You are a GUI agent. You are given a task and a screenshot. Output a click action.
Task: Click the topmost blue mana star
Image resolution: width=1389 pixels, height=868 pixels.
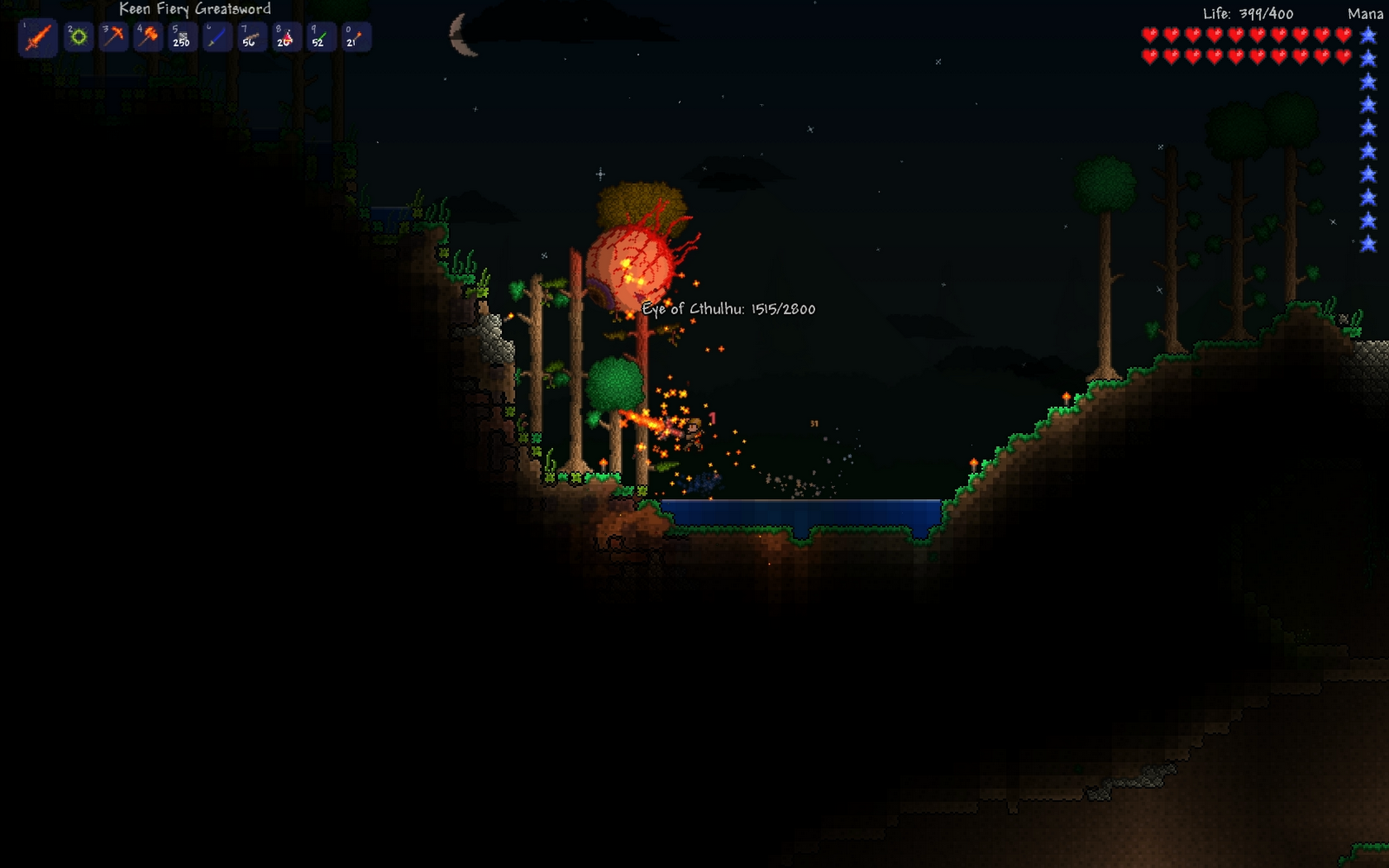click(x=1369, y=32)
